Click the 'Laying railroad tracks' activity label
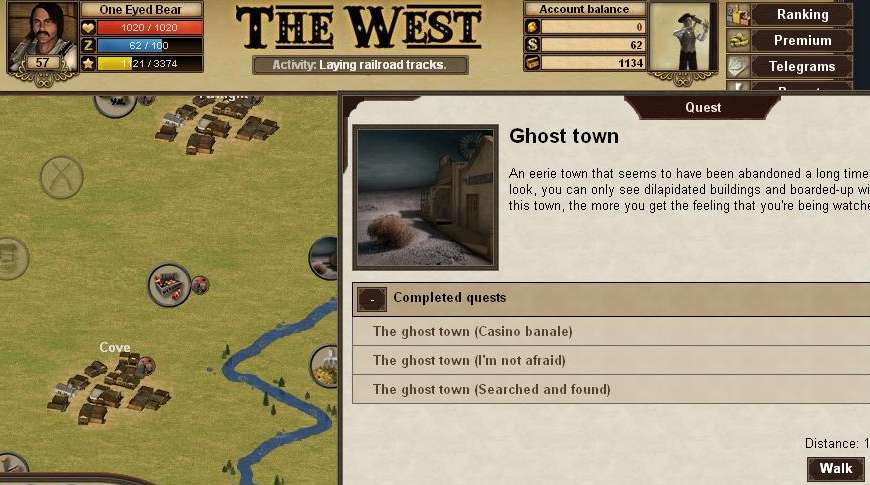The image size is (870, 485). [361, 65]
